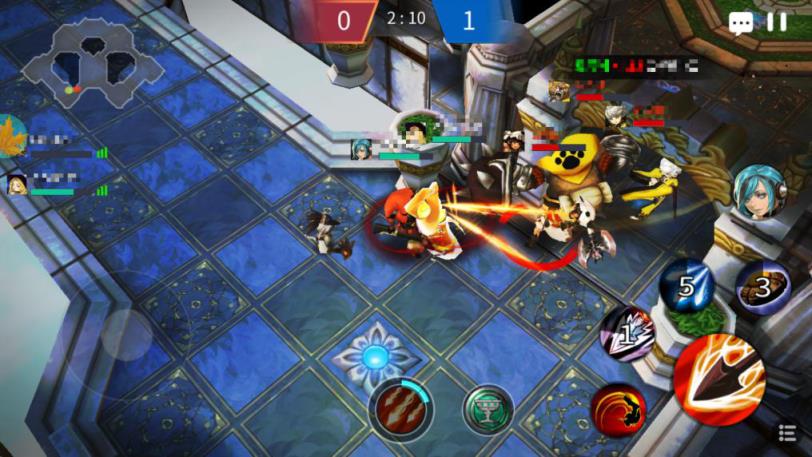Open the list menu icon
Image resolution: width=812 pixels, height=457 pixels.
(x=788, y=432)
